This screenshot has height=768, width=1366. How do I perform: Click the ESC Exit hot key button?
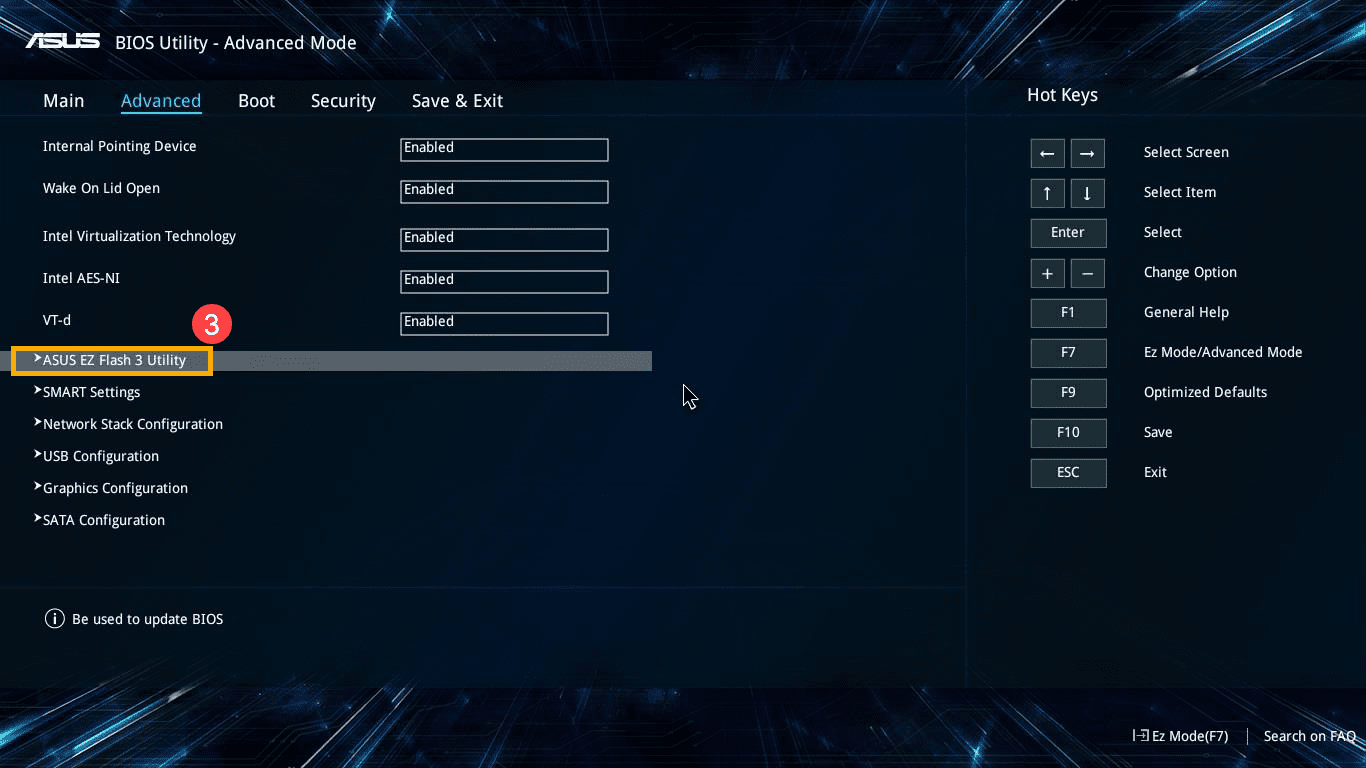pos(1068,472)
